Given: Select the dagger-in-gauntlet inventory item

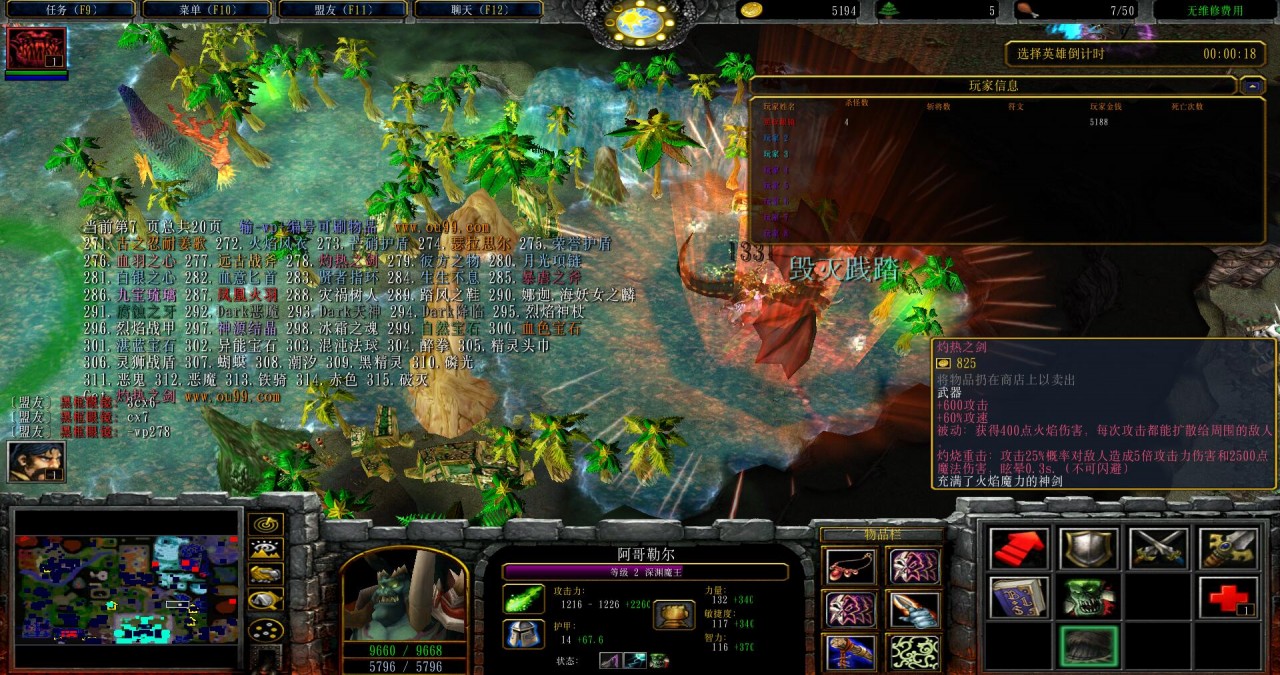Looking at the screenshot, I should [914, 609].
